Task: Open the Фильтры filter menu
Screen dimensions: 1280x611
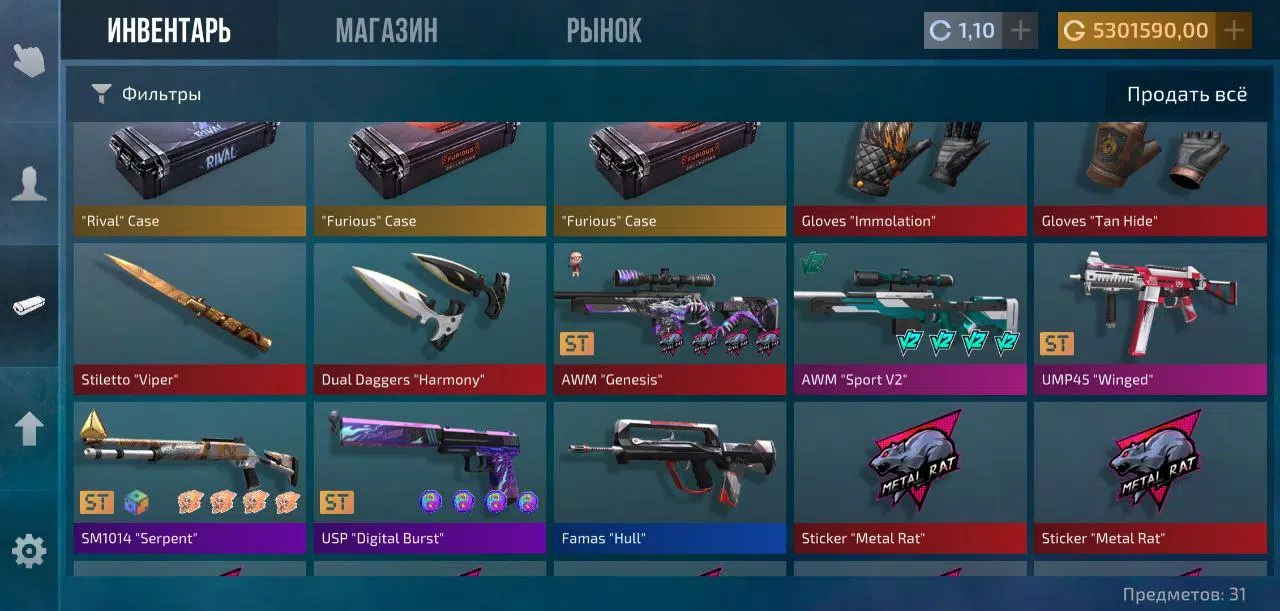Action: [x=147, y=94]
